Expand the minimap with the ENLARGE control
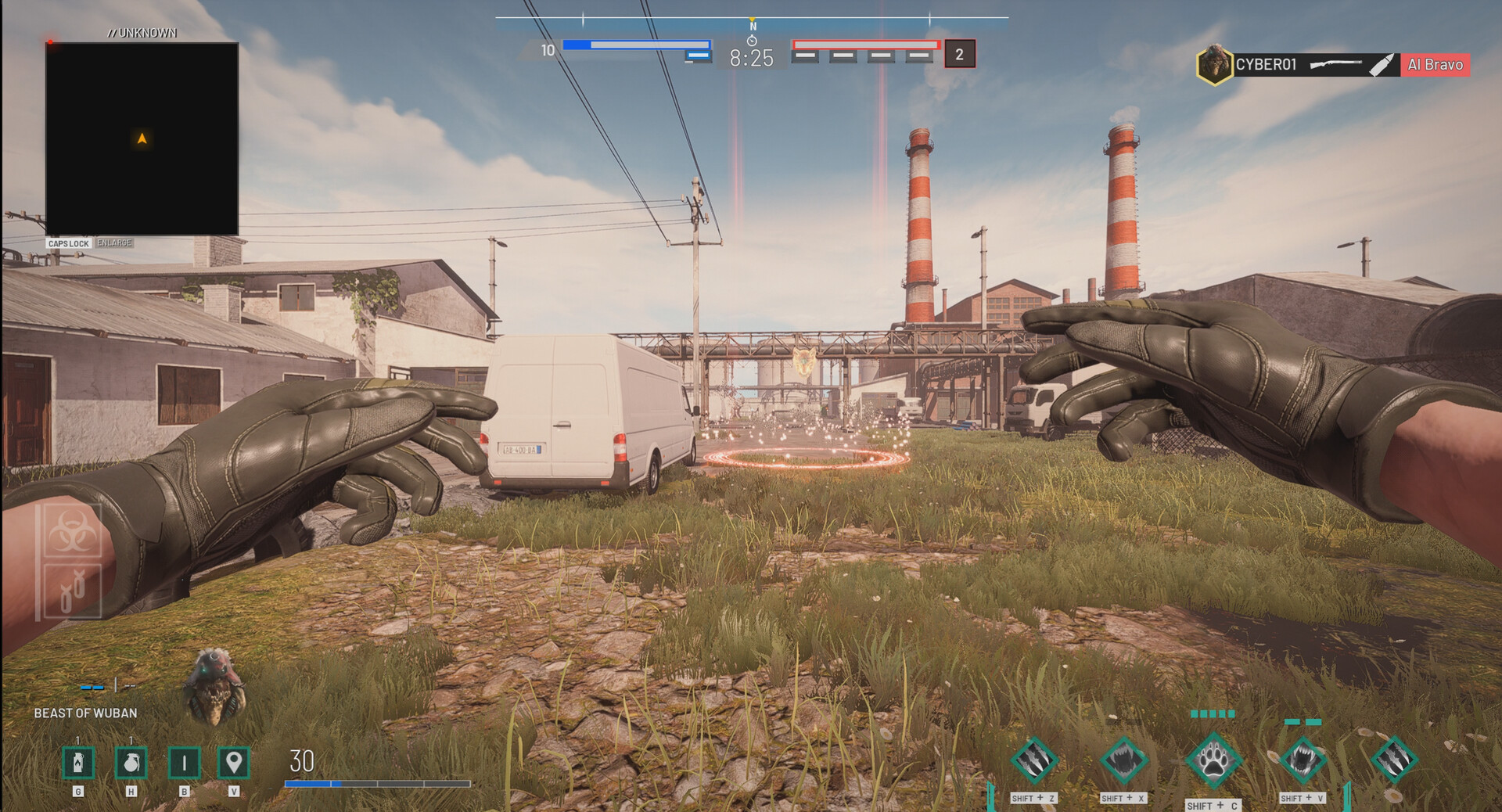 114,243
